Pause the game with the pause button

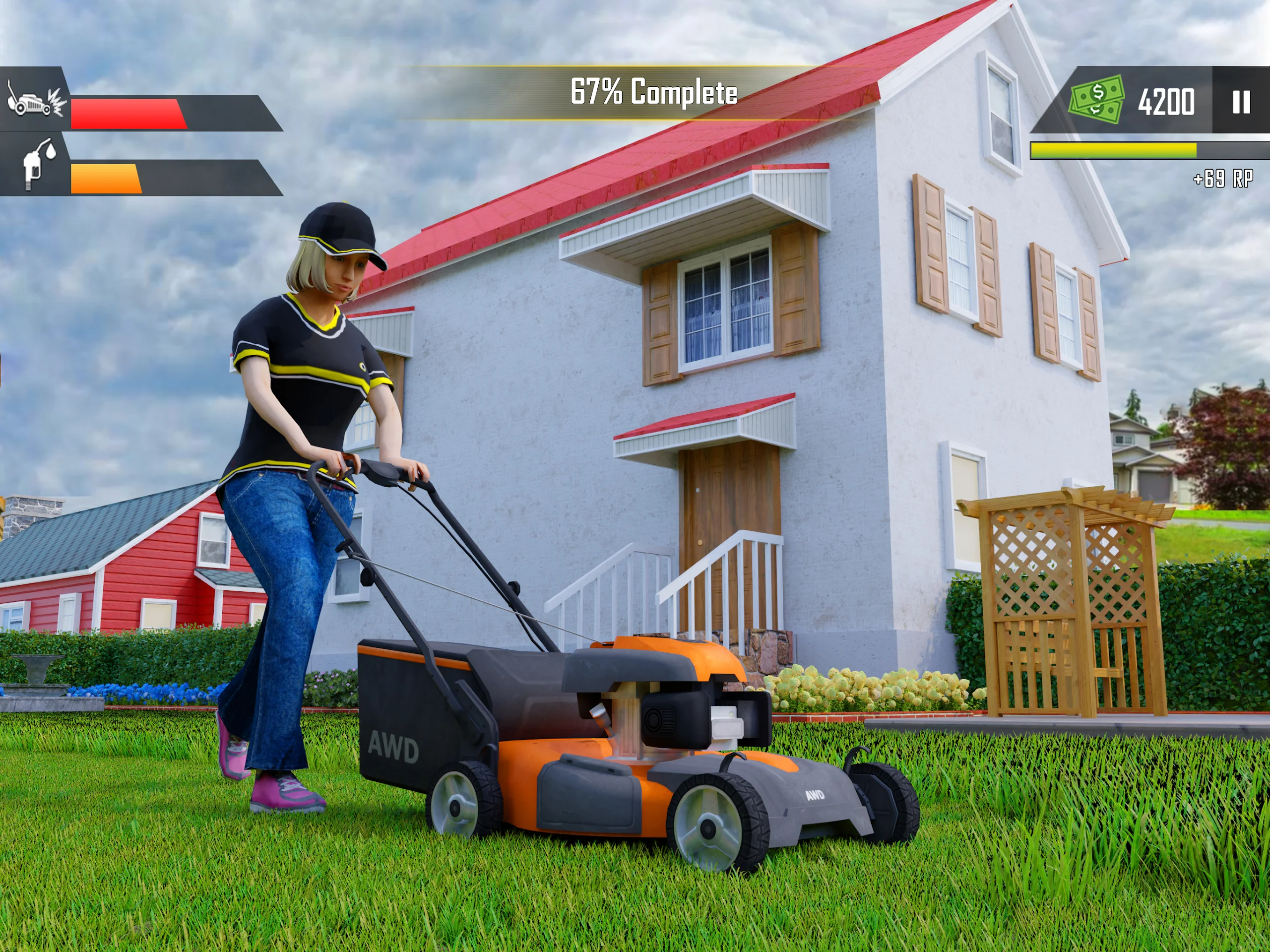(1241, 102)
